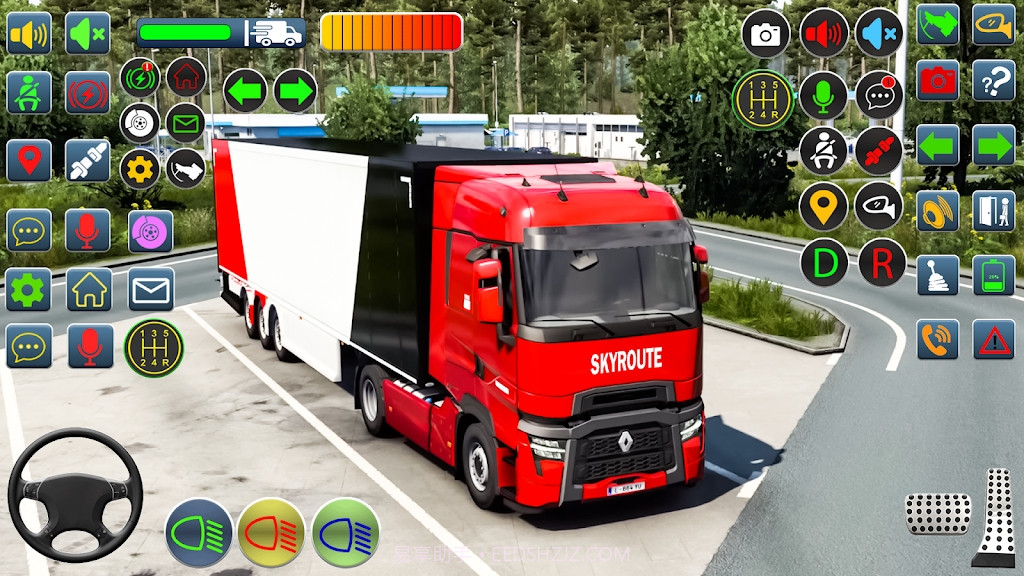Click the white camera icon
This screenshot has width=1024, height=576.
coord(766,34)
